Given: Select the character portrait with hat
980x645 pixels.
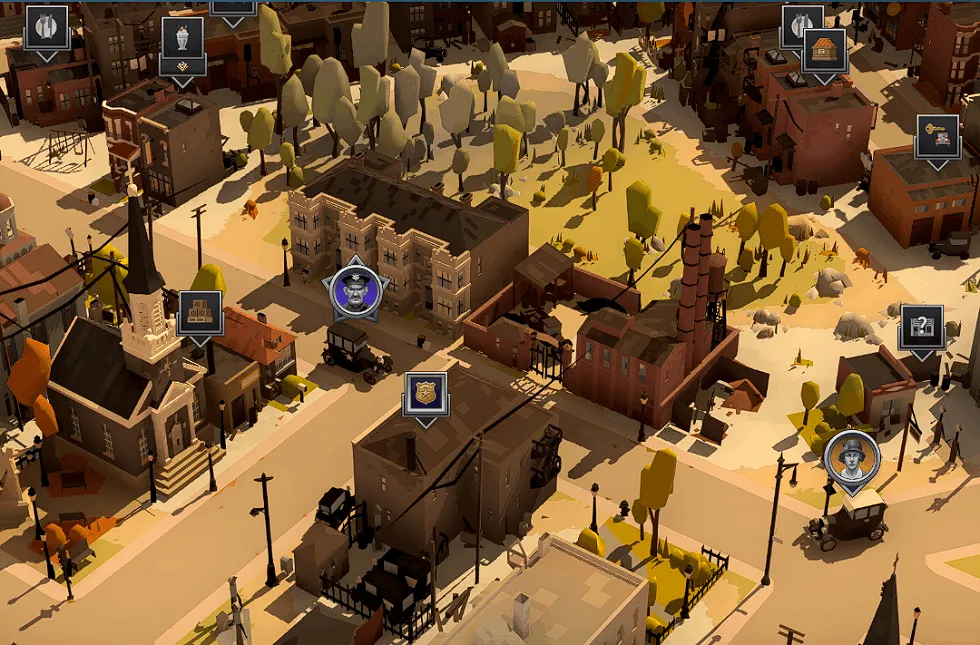Looking at the screenshot, I should [x=852, y=456].
